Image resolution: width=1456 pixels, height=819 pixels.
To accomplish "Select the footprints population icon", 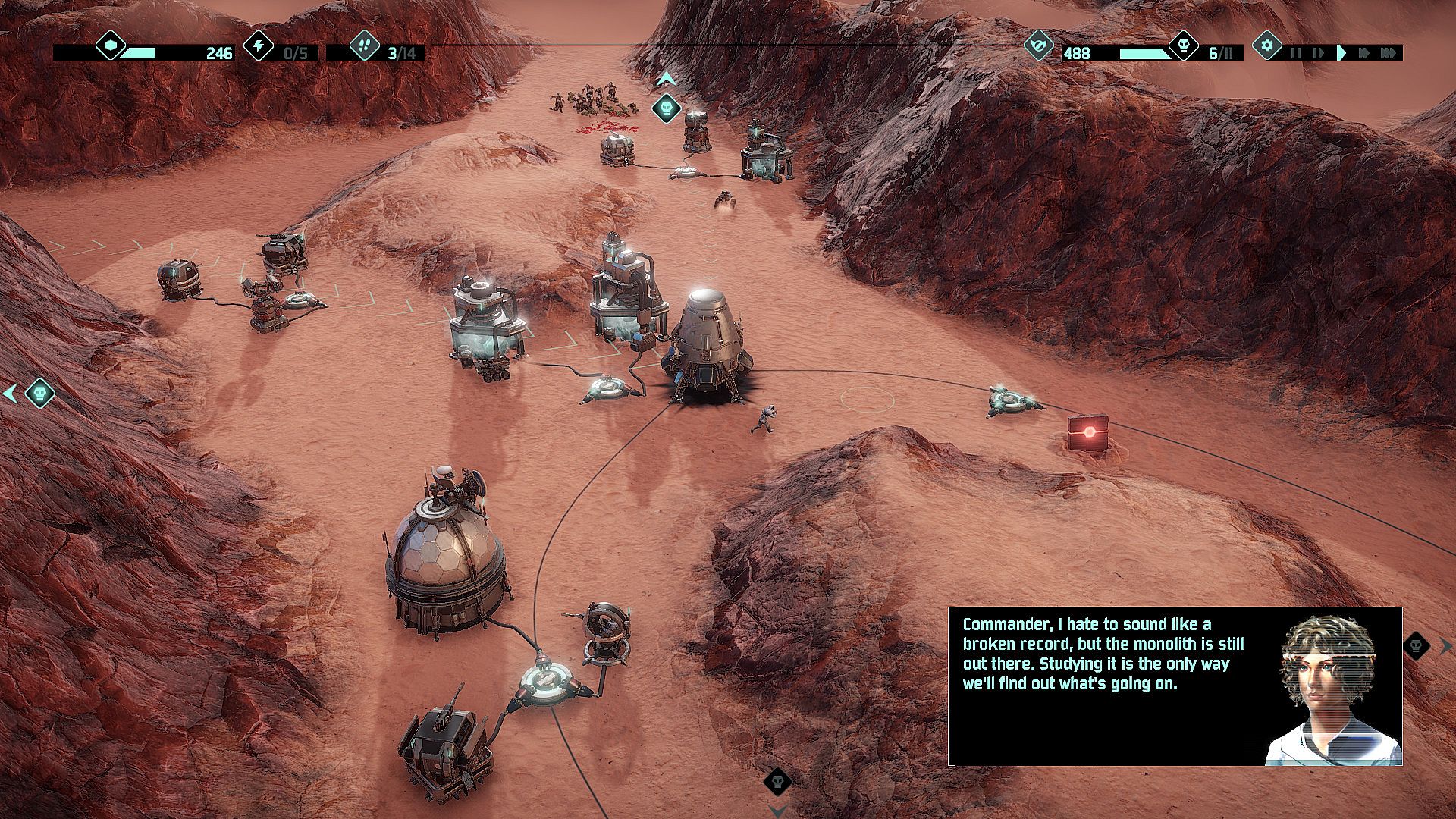I will click(364, 46).
